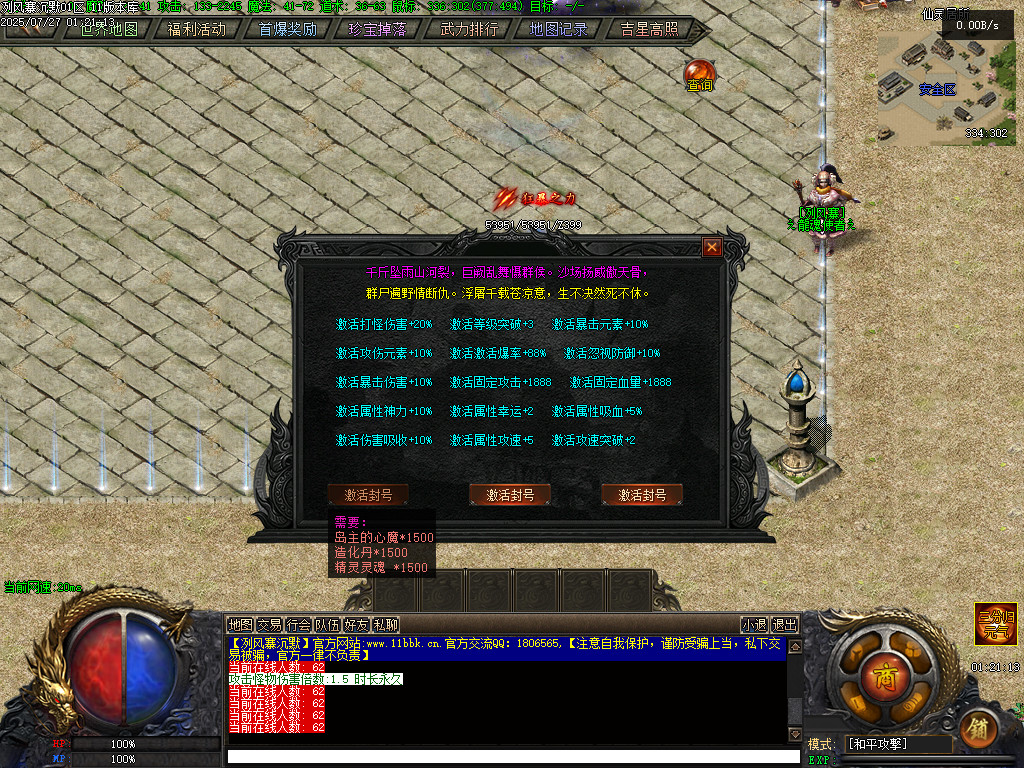
Task: Select the 吉星高照 lucky star menu
Action: (x=649, y=29)
